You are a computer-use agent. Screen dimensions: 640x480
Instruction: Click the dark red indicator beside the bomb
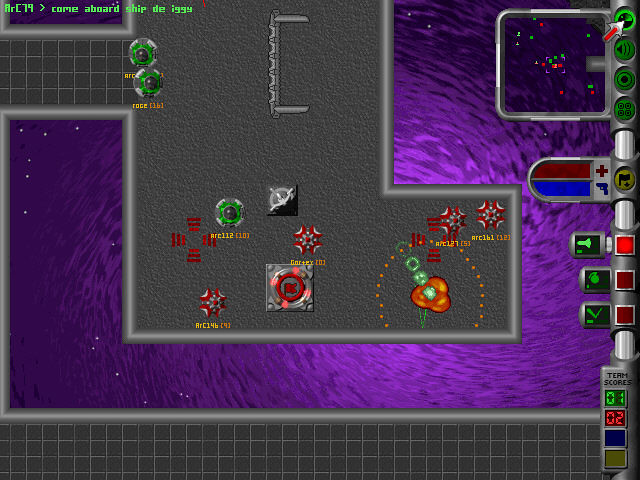[625, 280]
